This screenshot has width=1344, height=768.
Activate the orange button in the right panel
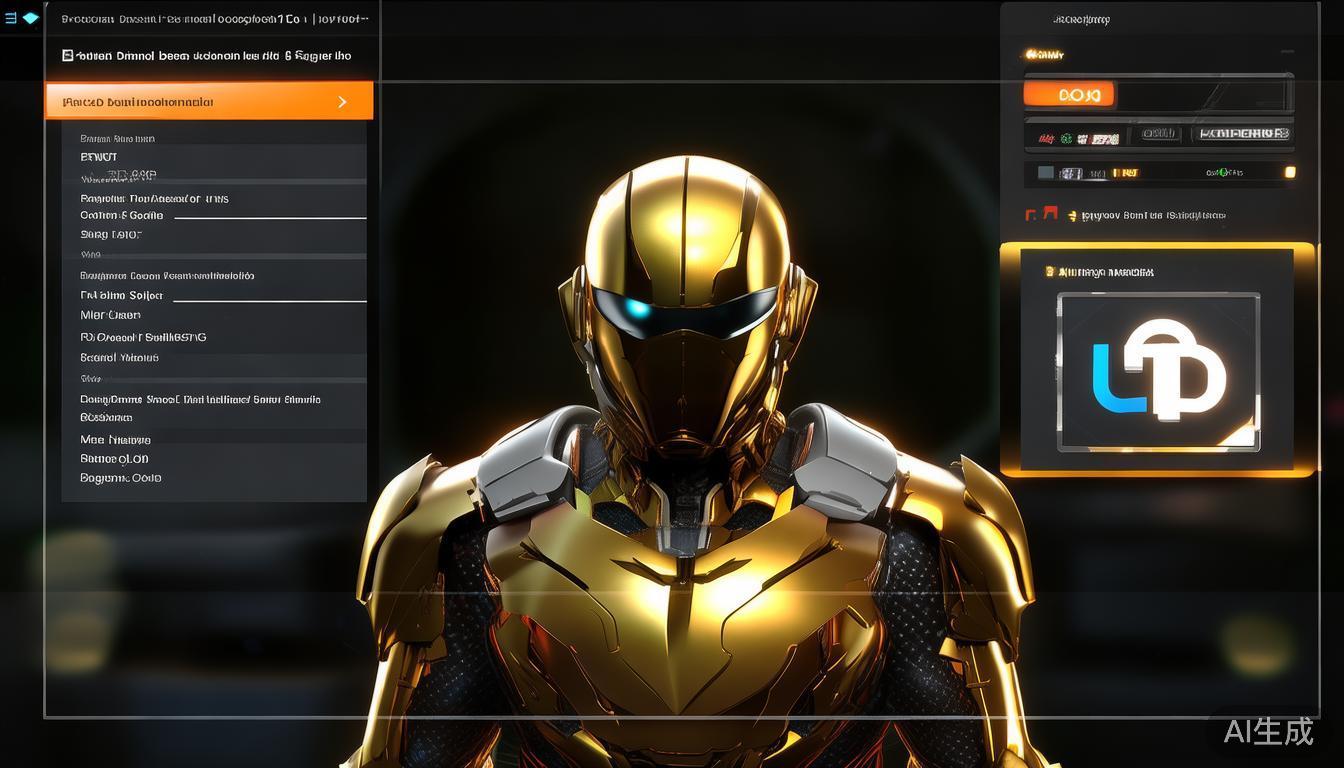coord(1068,95)
